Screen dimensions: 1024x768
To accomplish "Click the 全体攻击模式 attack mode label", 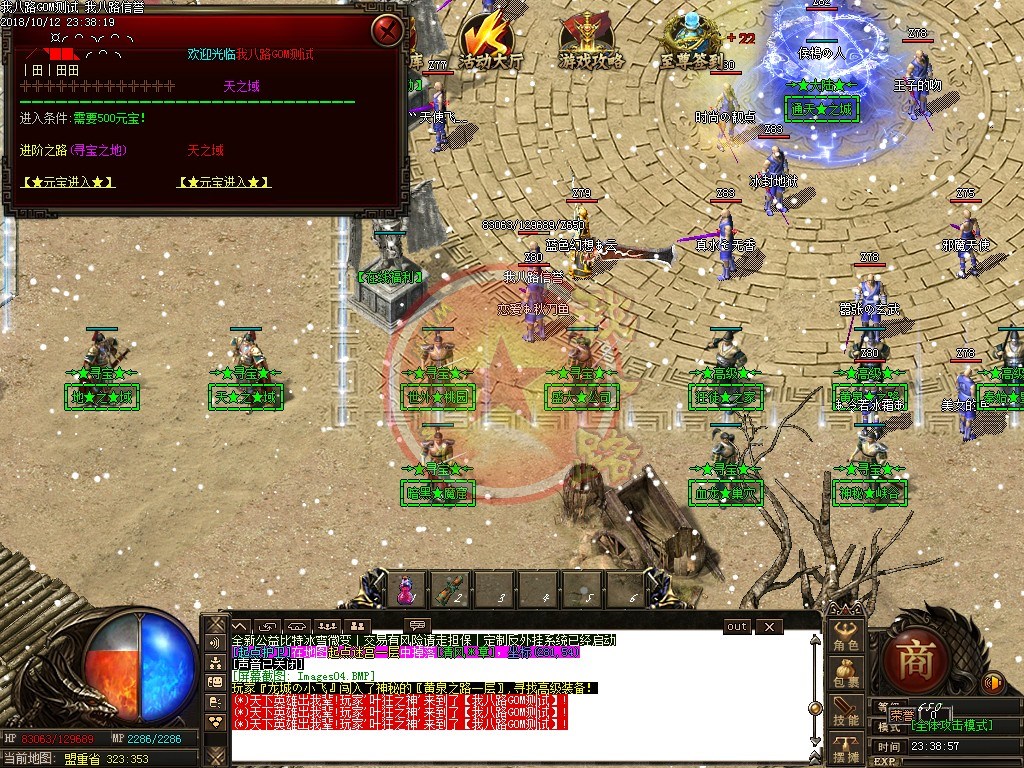I will tap(951, 725).
